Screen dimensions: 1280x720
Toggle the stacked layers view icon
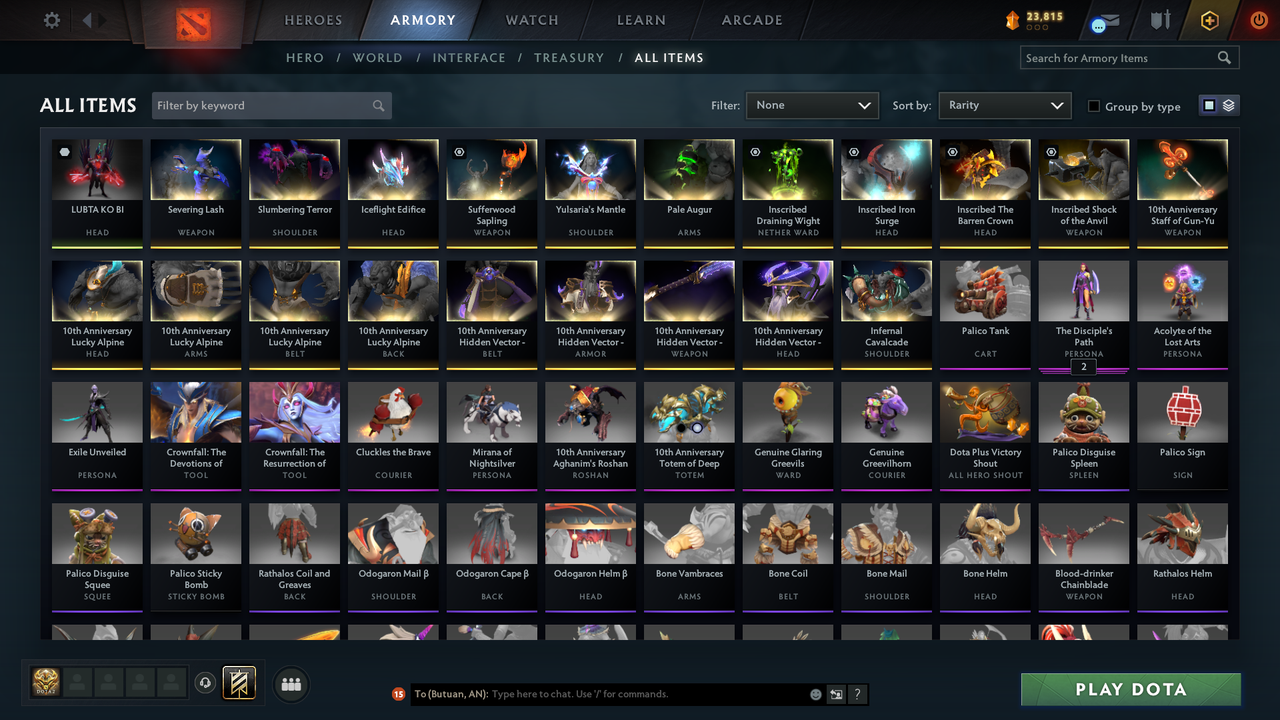pyautogui.click(x=1228, y=104)
